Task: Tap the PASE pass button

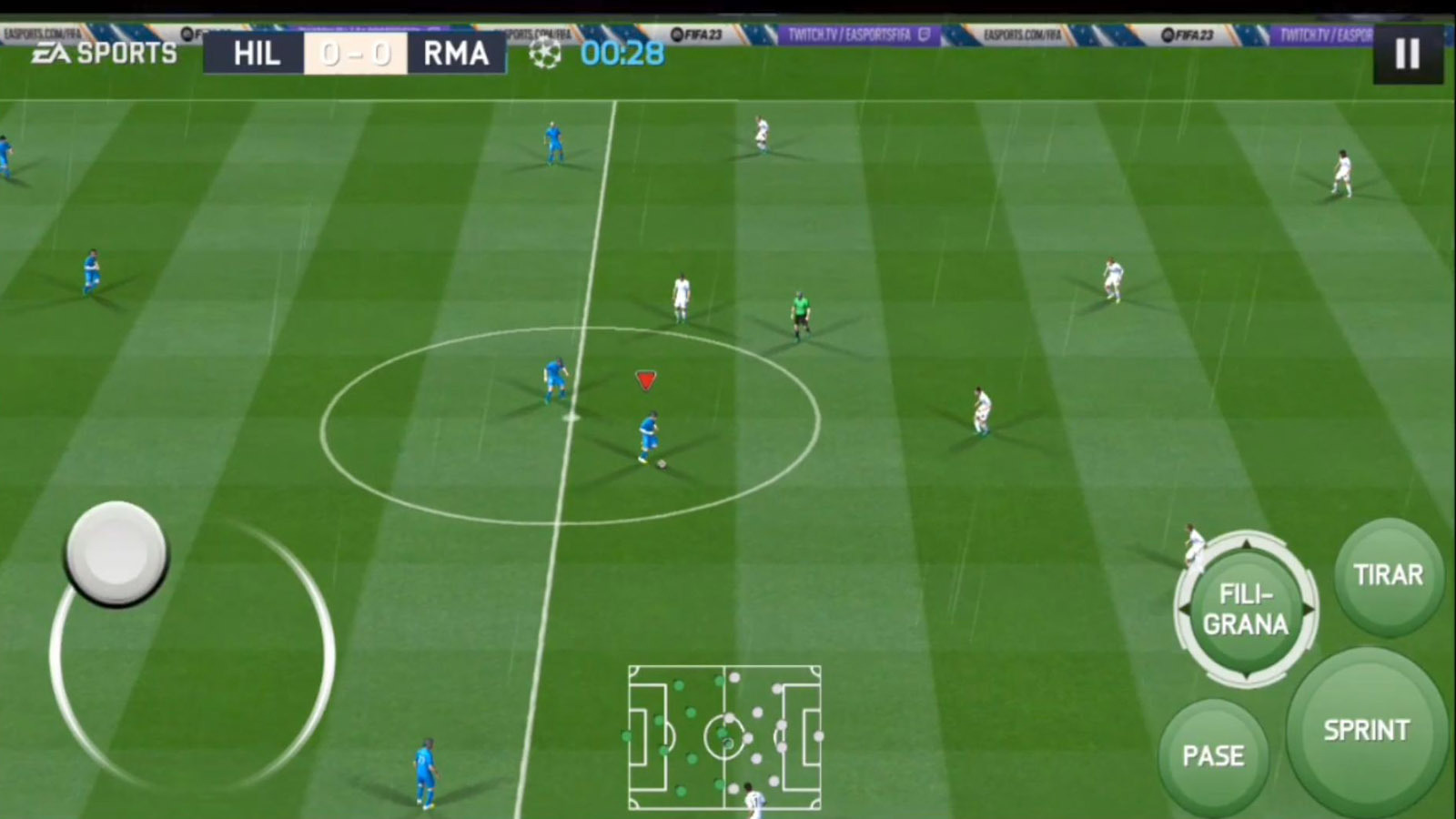Action: [1213, 756]
